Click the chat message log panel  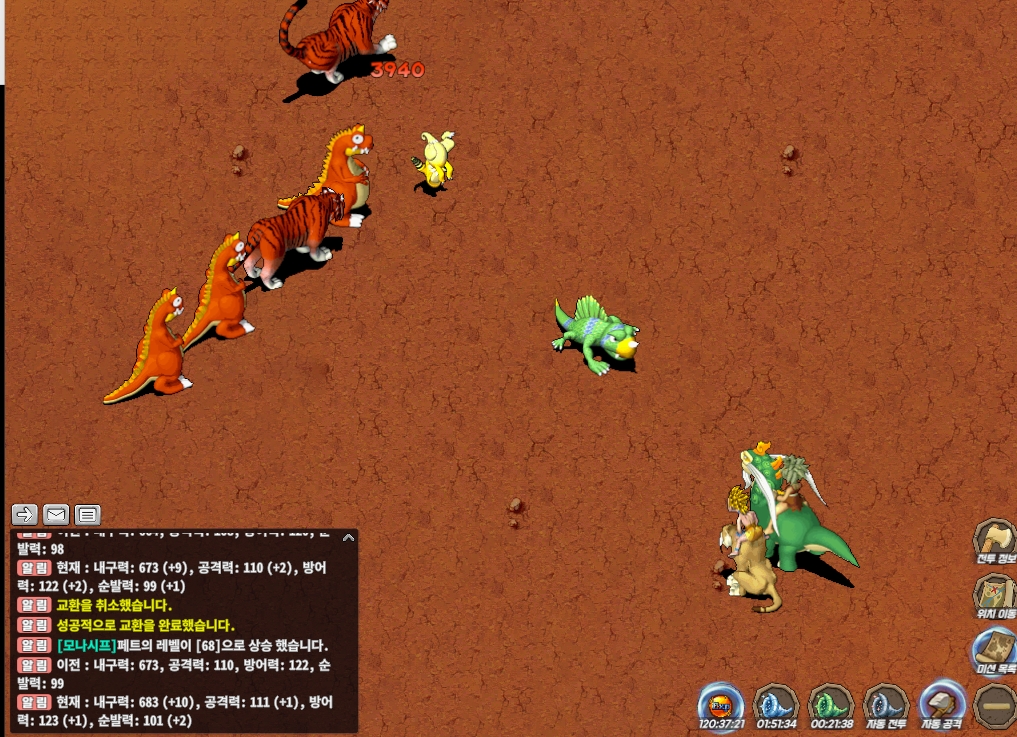click(x=182, y=631)
